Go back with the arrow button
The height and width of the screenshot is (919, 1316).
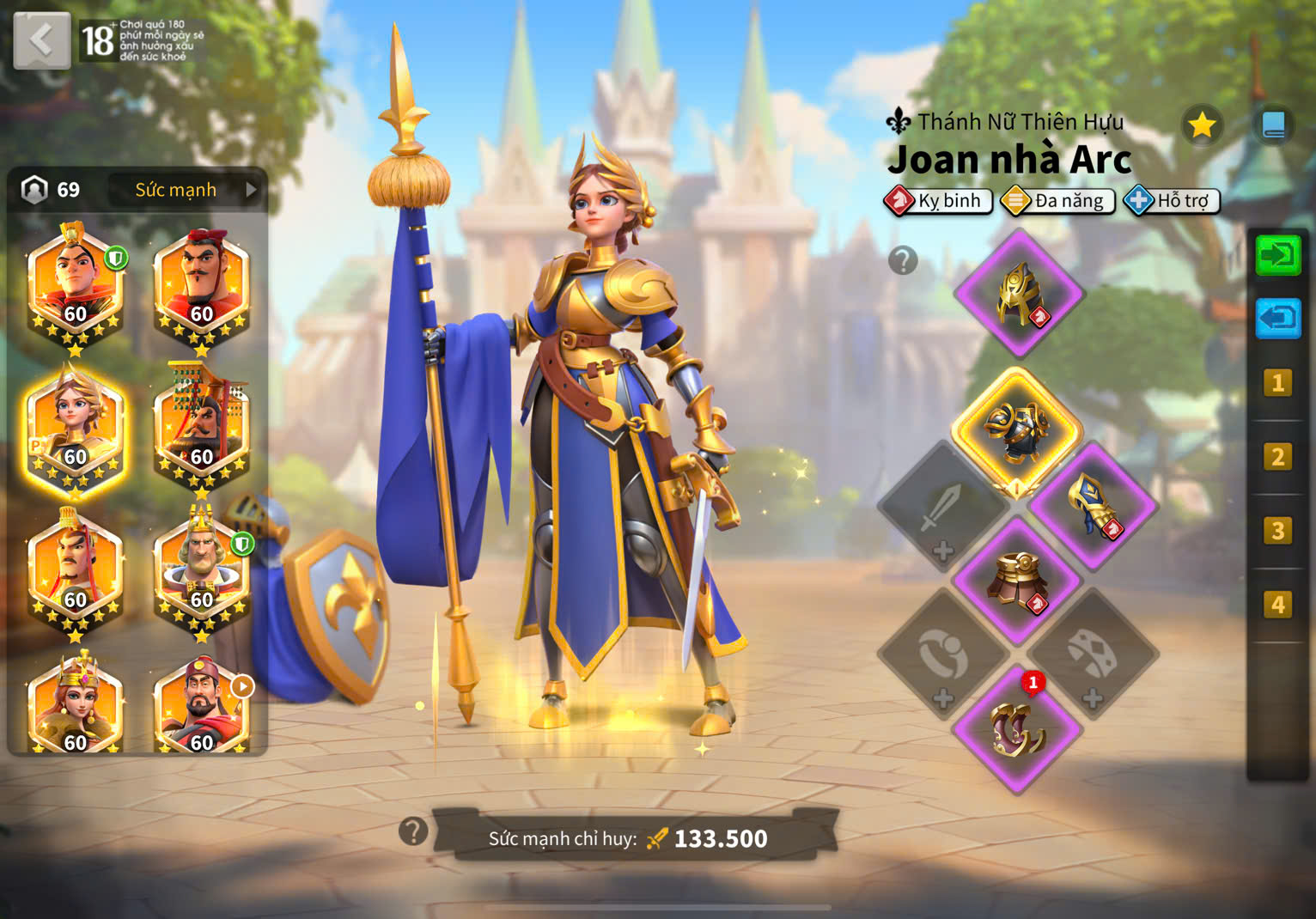(x=41, y=40)
